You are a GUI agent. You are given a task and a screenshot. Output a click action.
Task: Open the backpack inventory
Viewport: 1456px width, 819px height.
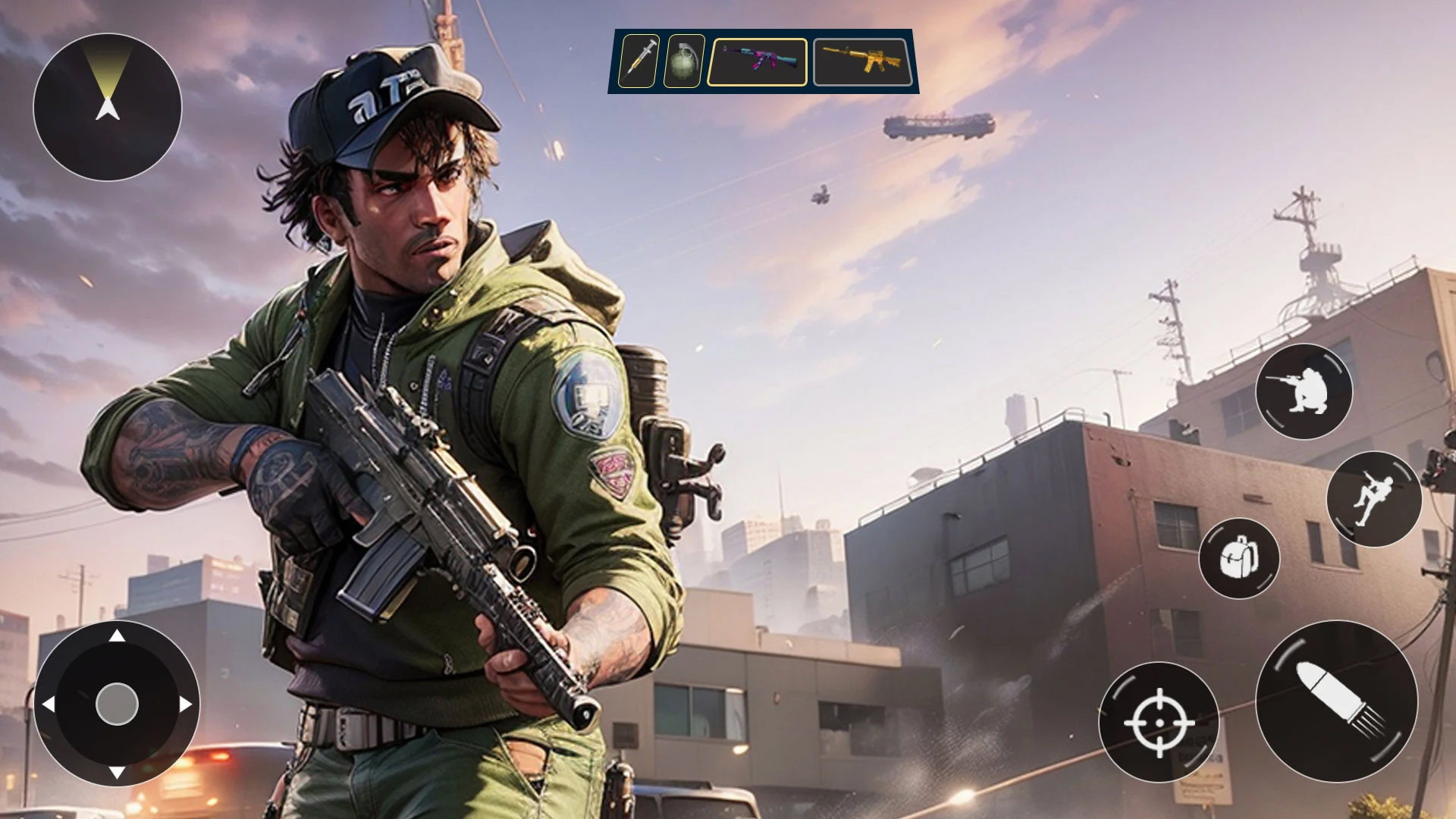click(1239, 559)
